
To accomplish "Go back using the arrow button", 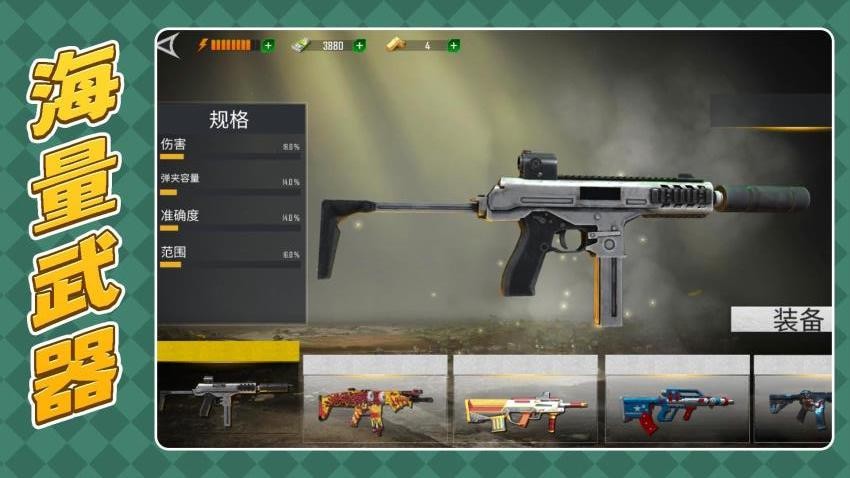I will point(169,45).
